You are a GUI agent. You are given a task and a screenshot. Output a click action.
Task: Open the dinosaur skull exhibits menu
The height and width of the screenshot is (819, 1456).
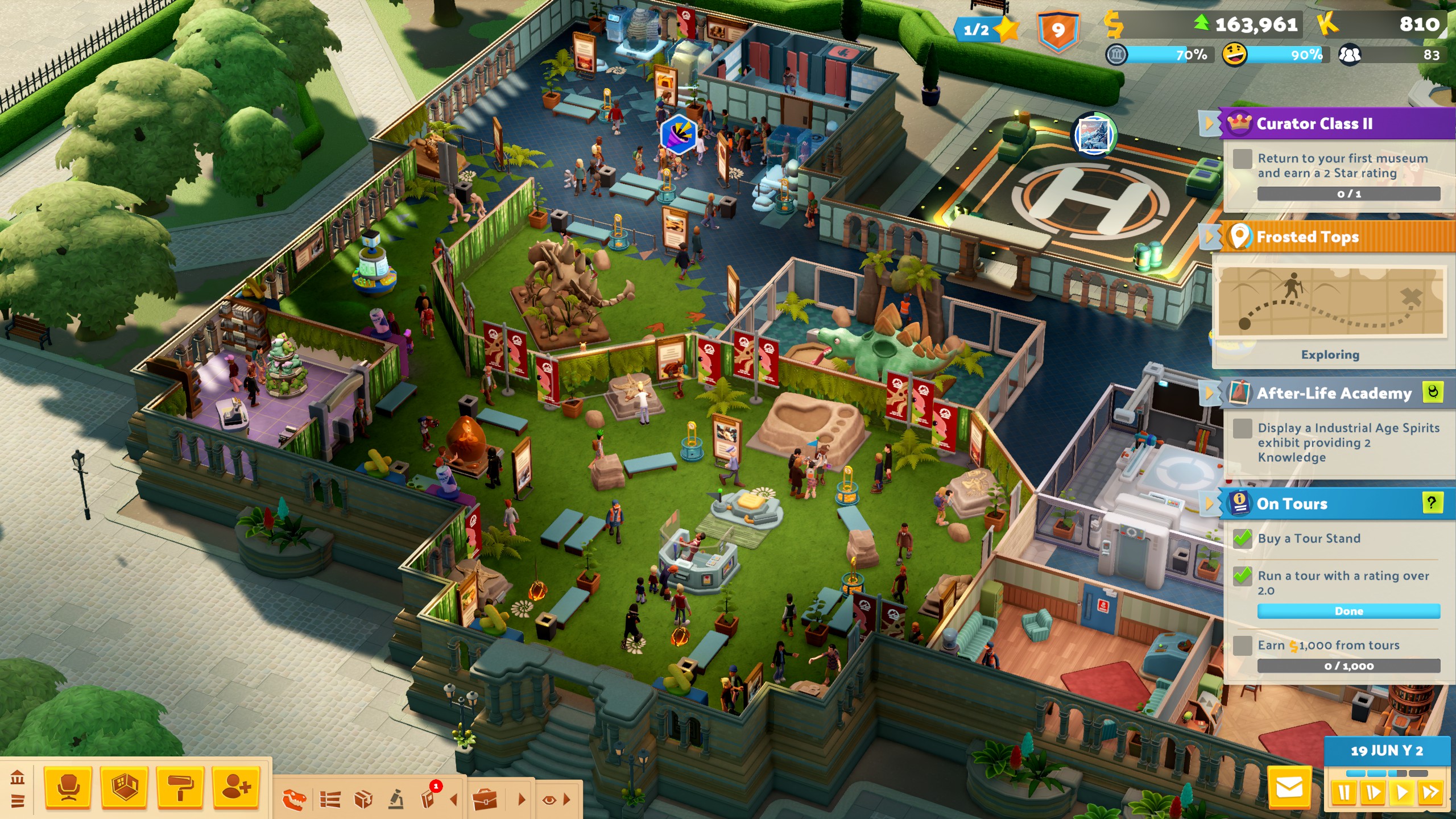294,800
